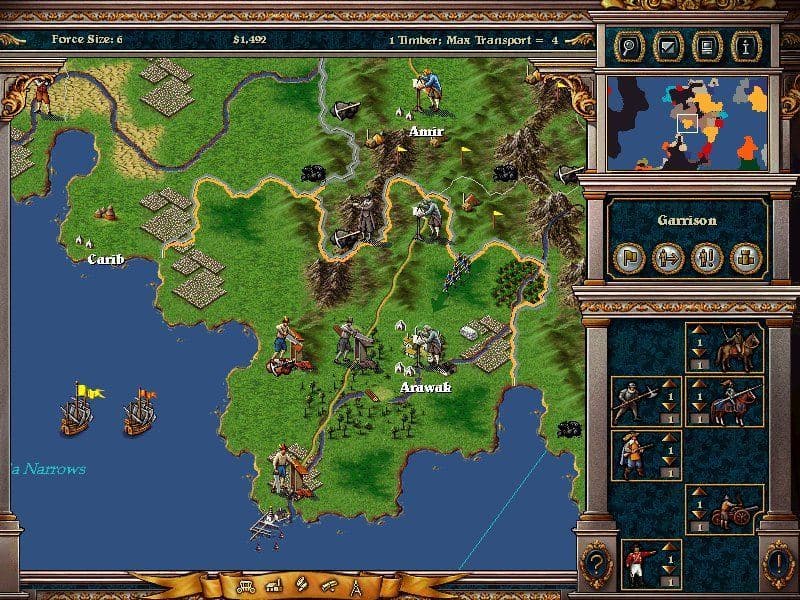Activate the soldier-with-exclamation alert order
Screen dimensions: 800x600
[708, 259]
